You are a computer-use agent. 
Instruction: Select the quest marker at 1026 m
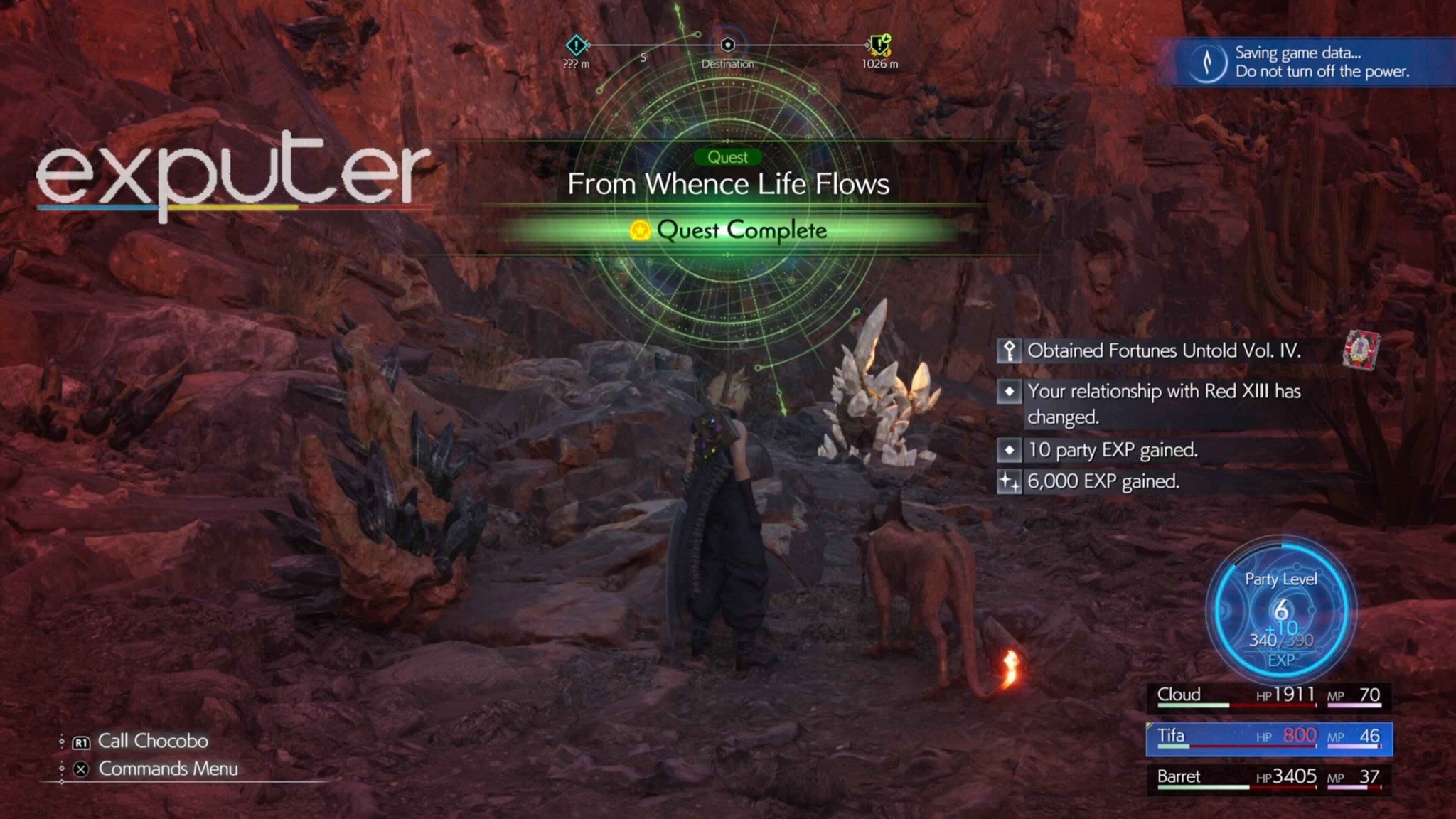coord(880,45)
